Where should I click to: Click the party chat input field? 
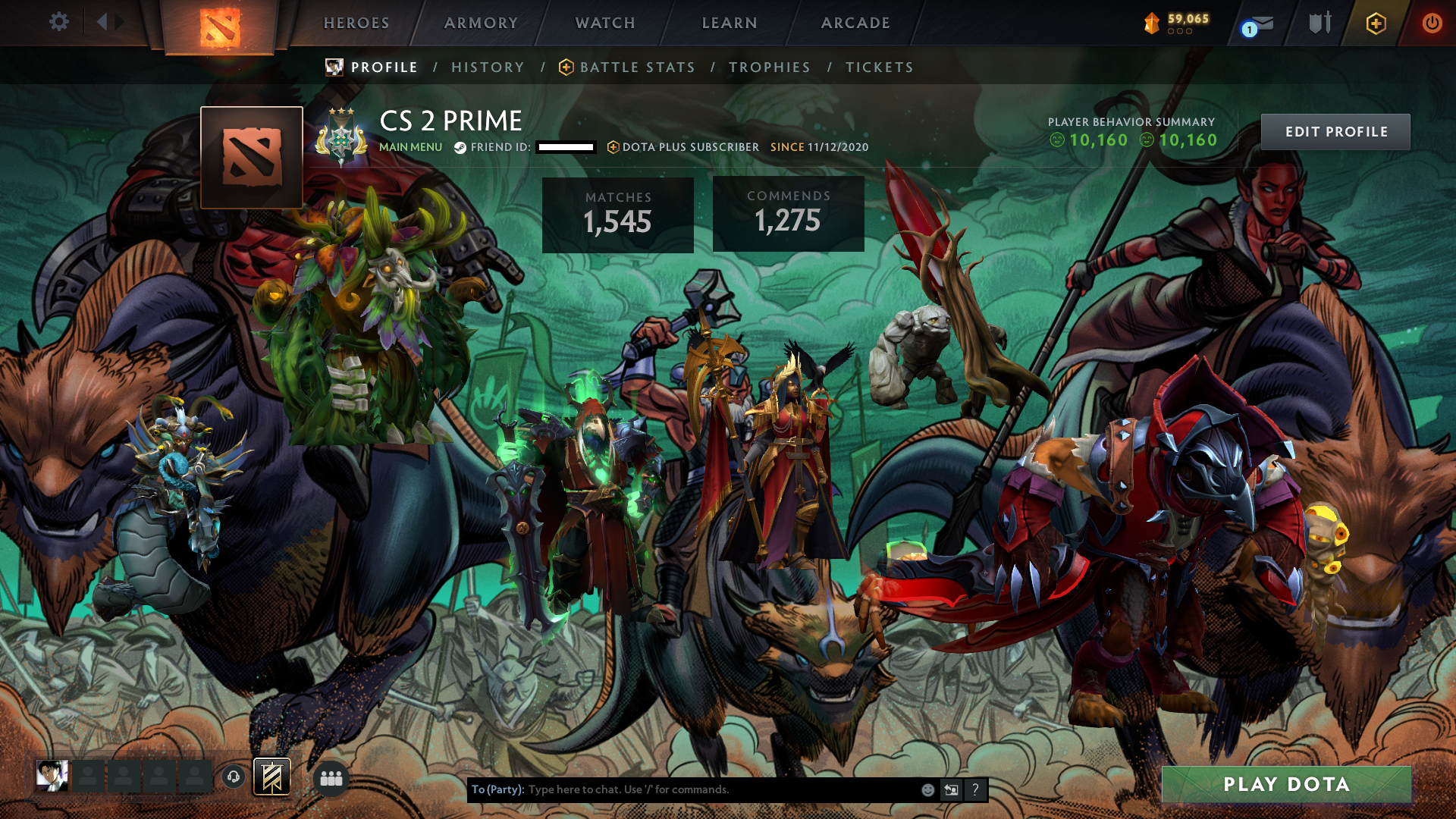point(682,789)
